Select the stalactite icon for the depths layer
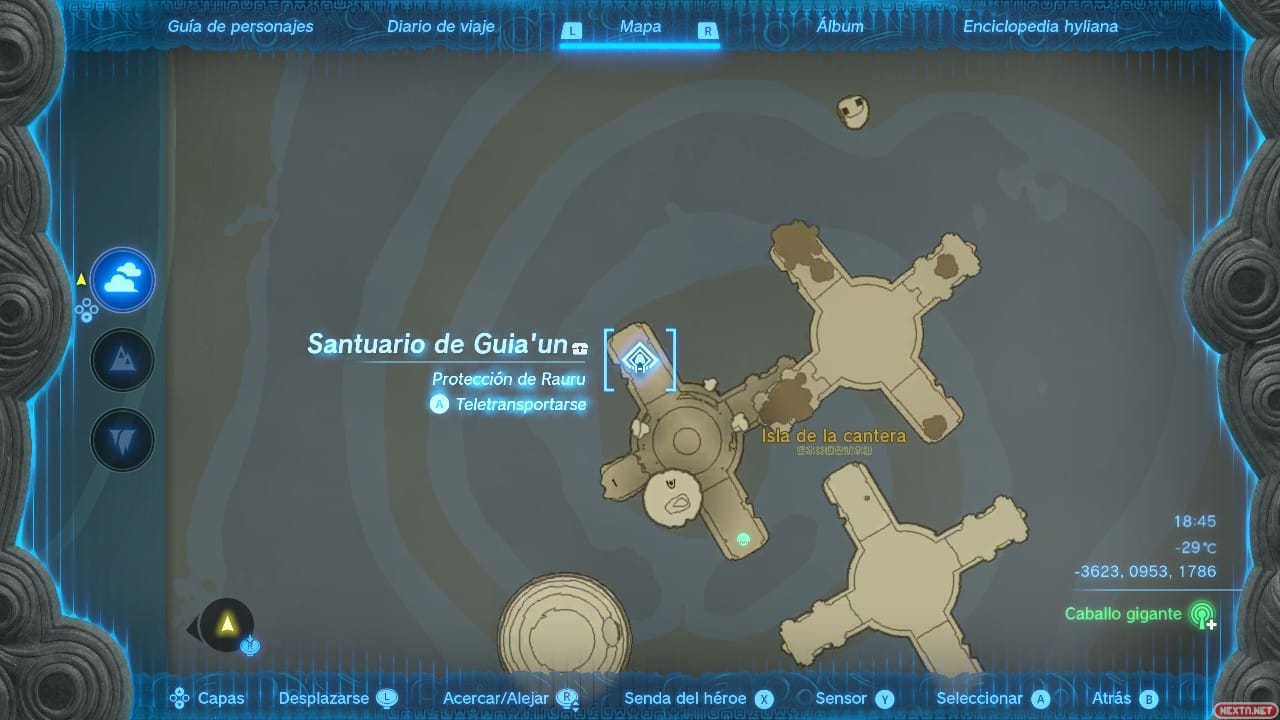This screenshot has height=720, width=1280. (x=122, y=439)
